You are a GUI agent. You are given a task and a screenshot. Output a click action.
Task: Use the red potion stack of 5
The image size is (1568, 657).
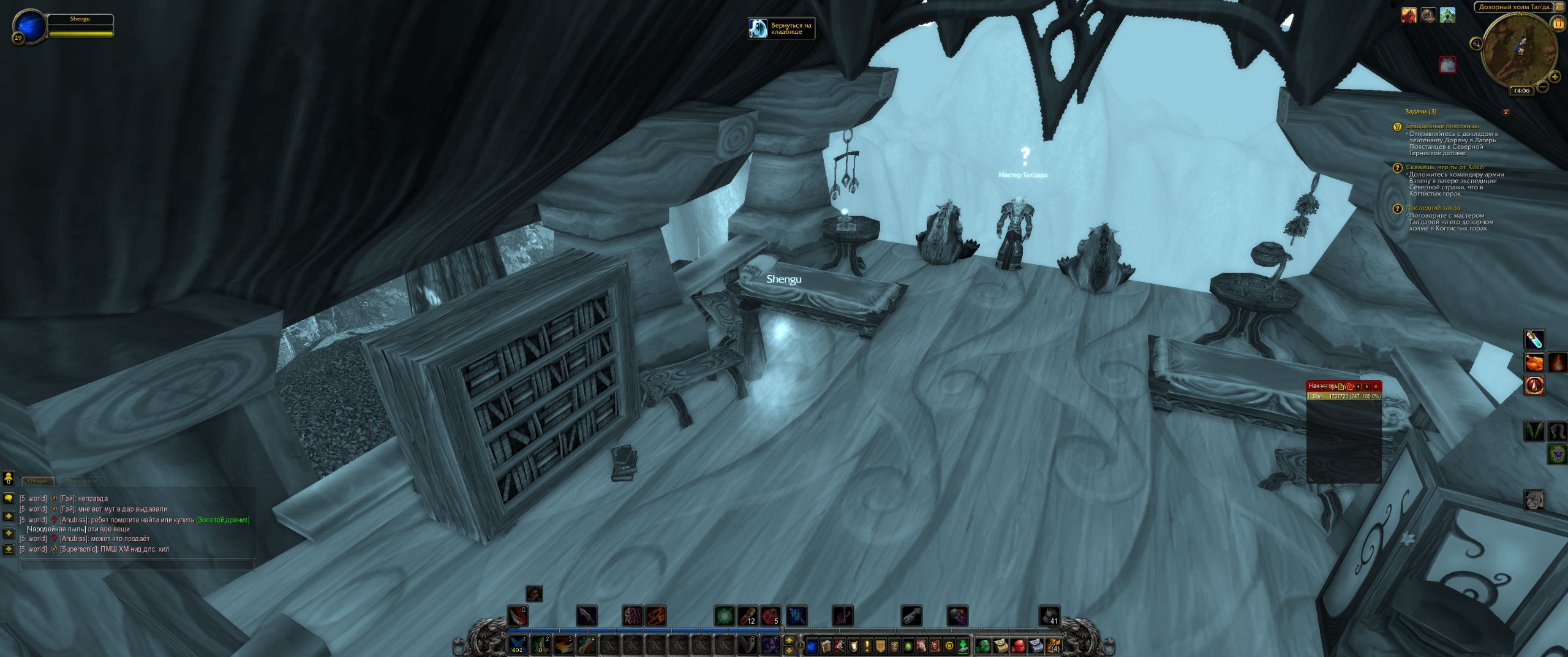[770, 616]
